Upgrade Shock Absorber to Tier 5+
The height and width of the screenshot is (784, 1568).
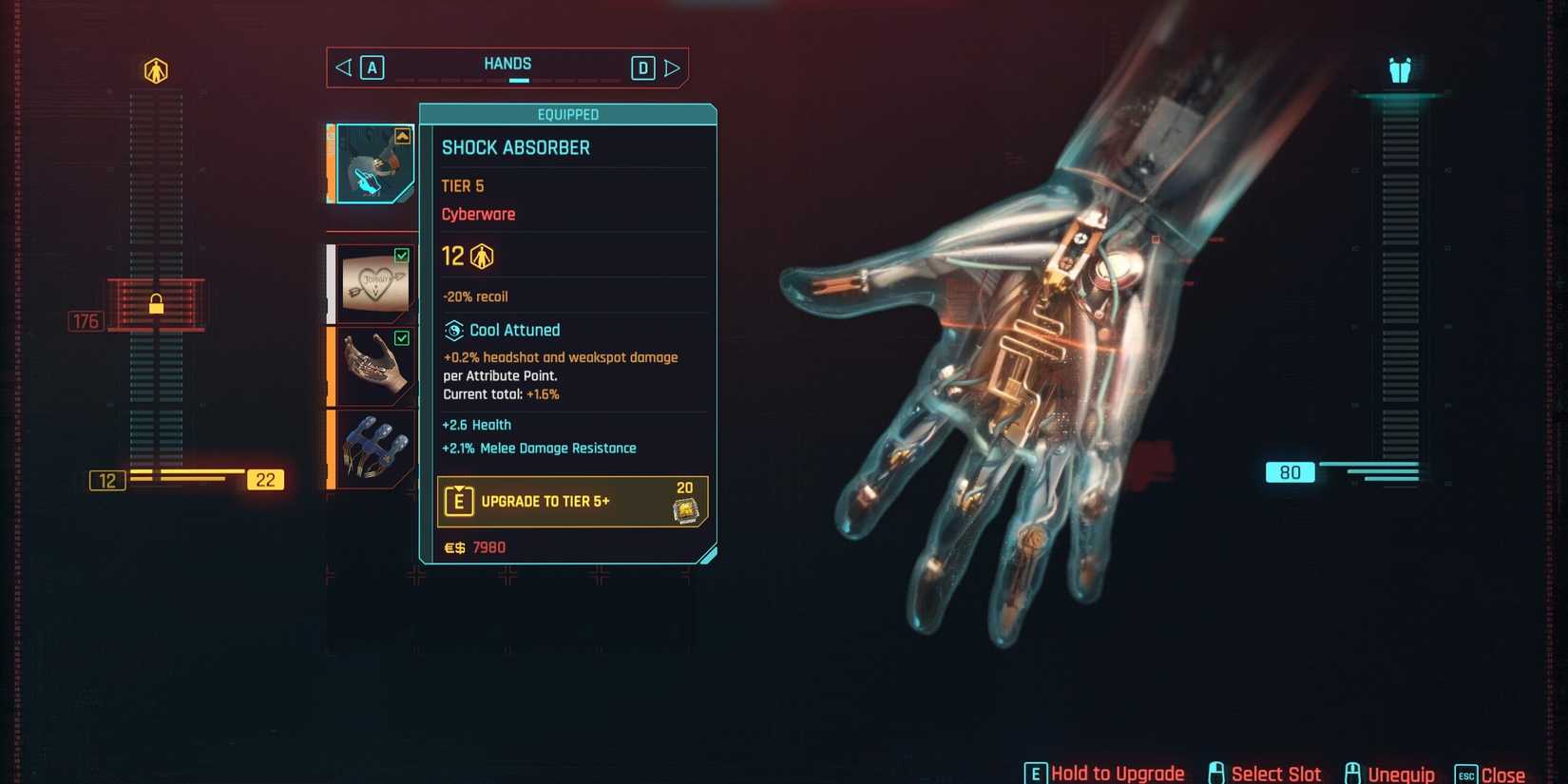click(x=571, y=502)
